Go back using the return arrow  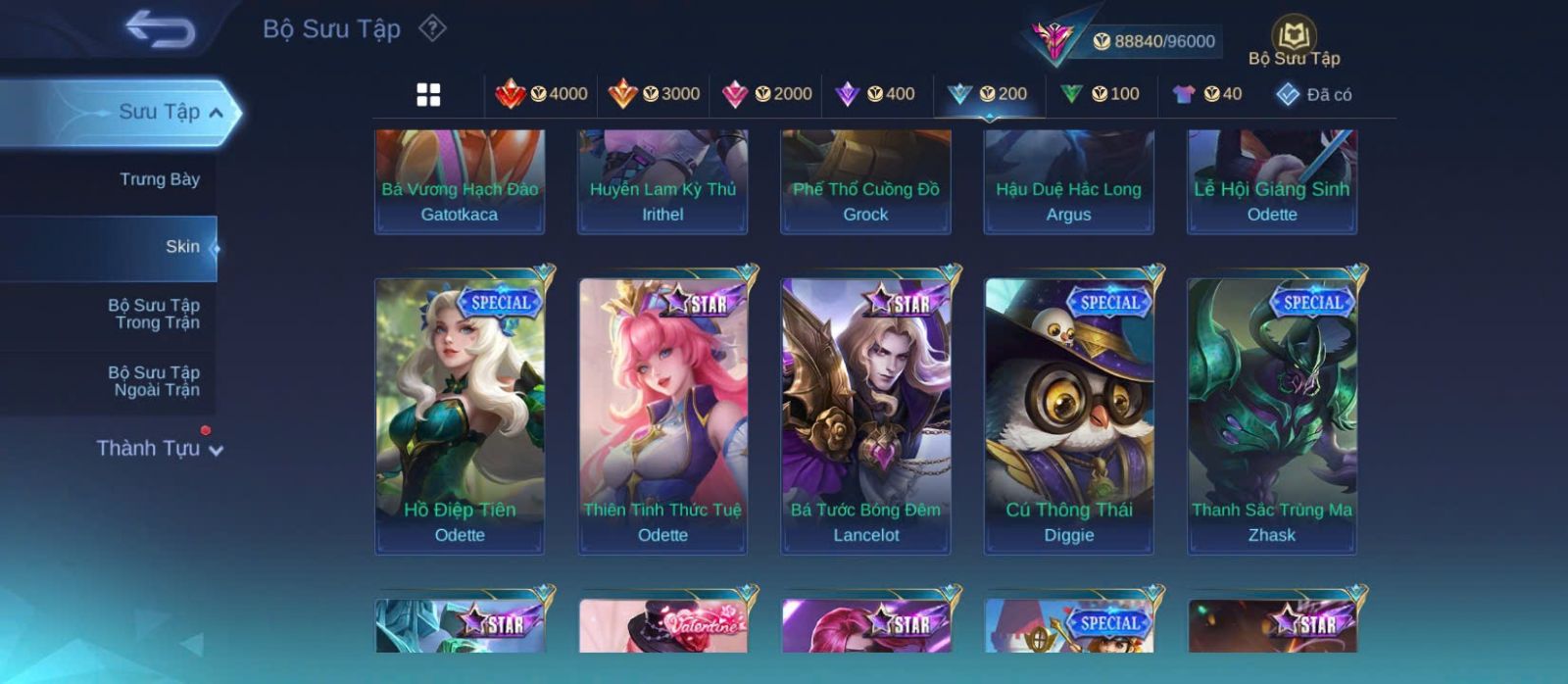pyautogui.click(x=160, y=29)
